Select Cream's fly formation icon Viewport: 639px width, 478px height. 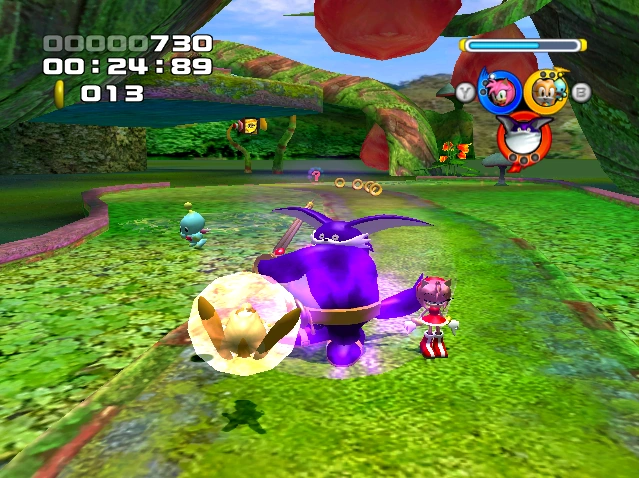tap(543, 91)
